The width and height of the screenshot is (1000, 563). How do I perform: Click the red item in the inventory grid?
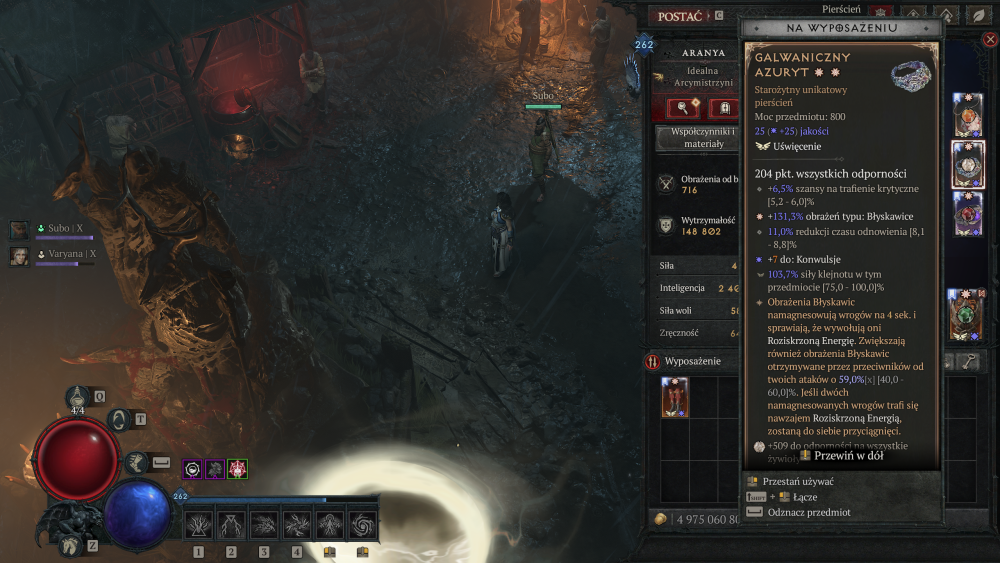(674, 397)
